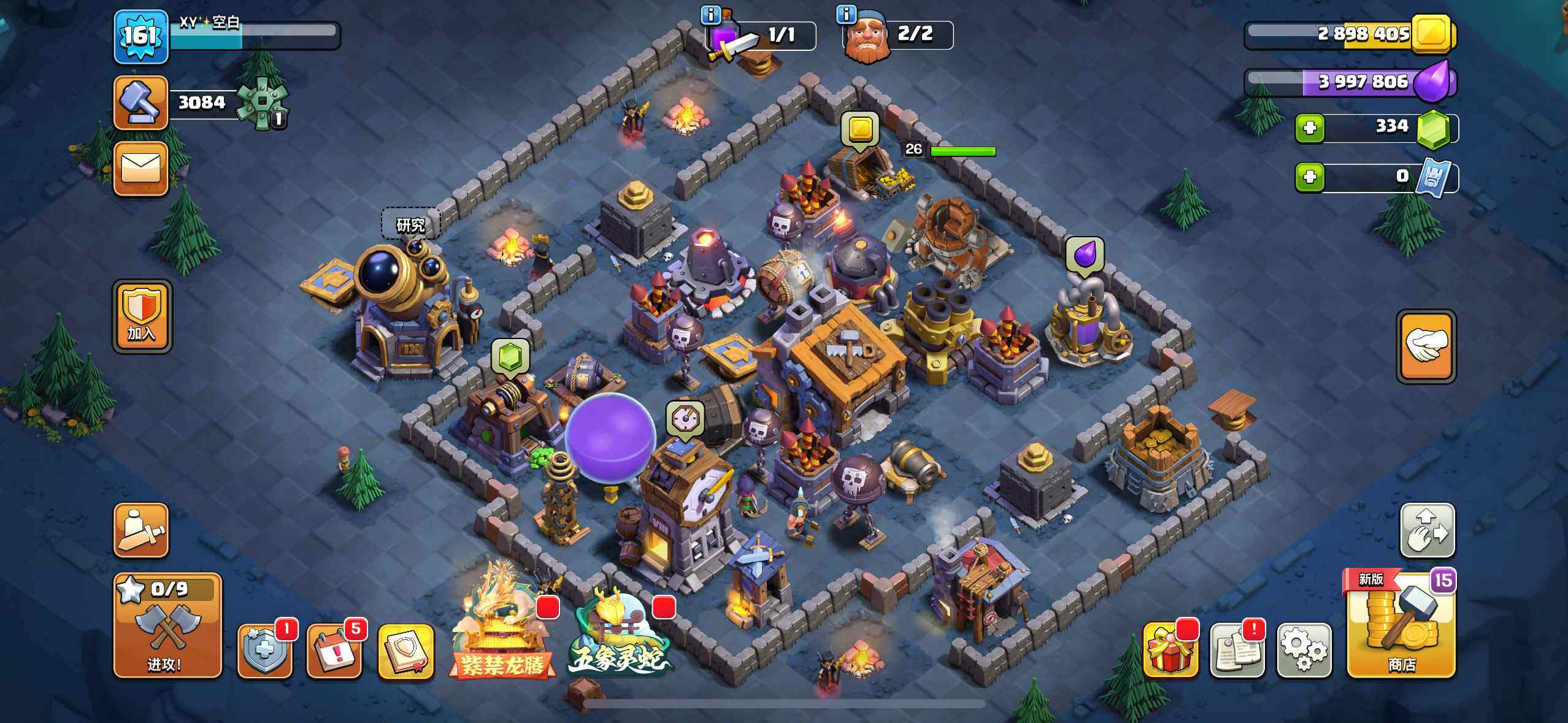Open the blue shield plus button
1568x723 pixels.
264,651
